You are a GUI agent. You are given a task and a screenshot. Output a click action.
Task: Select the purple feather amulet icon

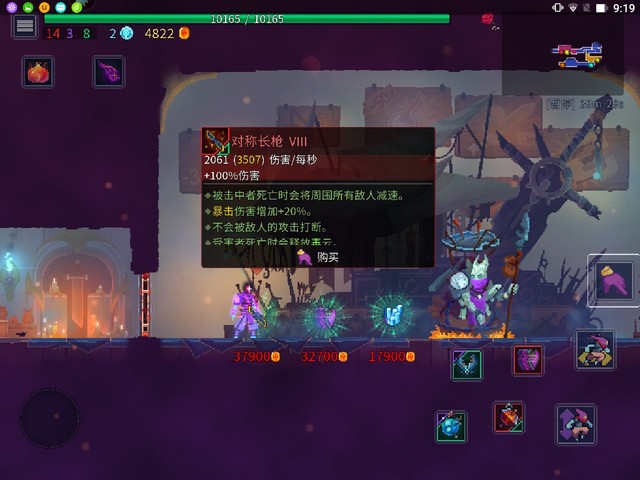tap(108, 72)
